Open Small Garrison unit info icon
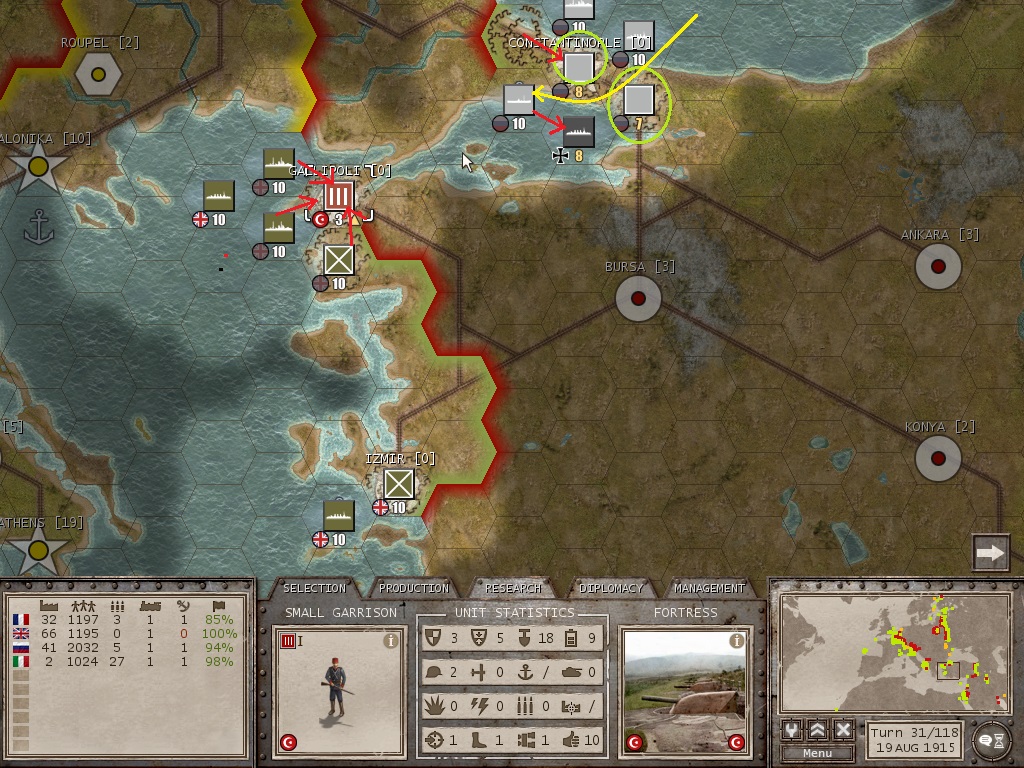The image size is (1024, 768). coord(391,641)
